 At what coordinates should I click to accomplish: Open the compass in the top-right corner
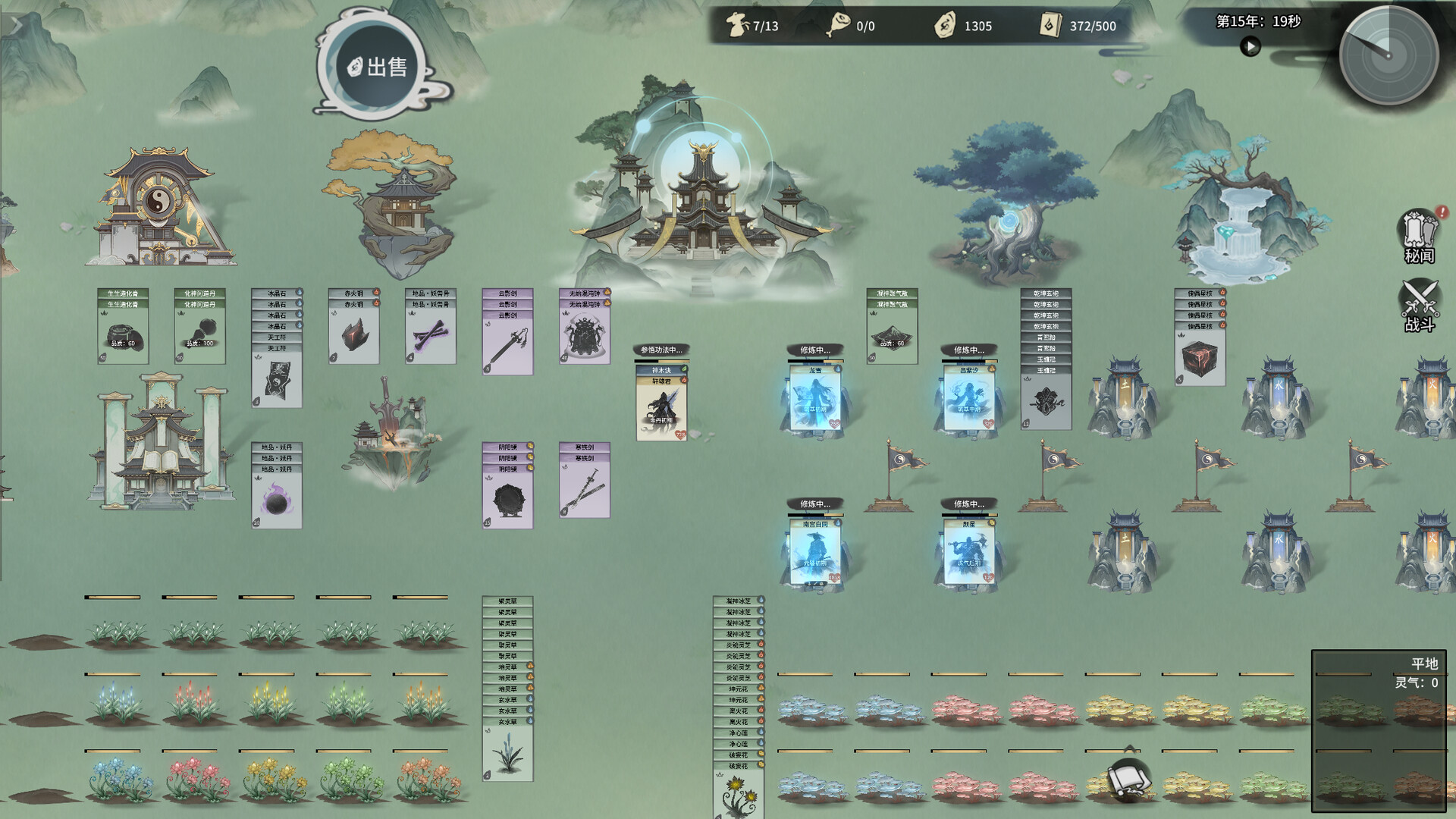coord(1389,55)
